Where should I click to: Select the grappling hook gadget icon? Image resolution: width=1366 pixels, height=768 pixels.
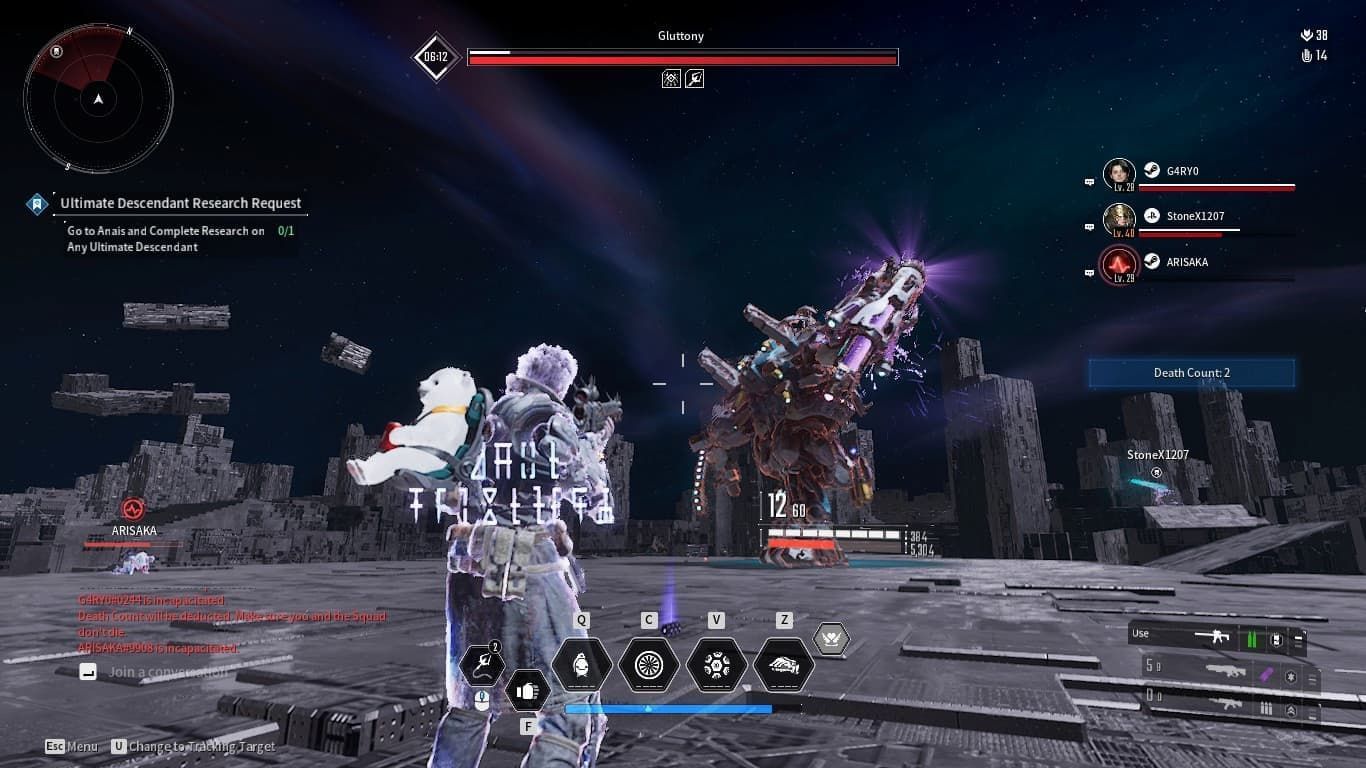482,663
